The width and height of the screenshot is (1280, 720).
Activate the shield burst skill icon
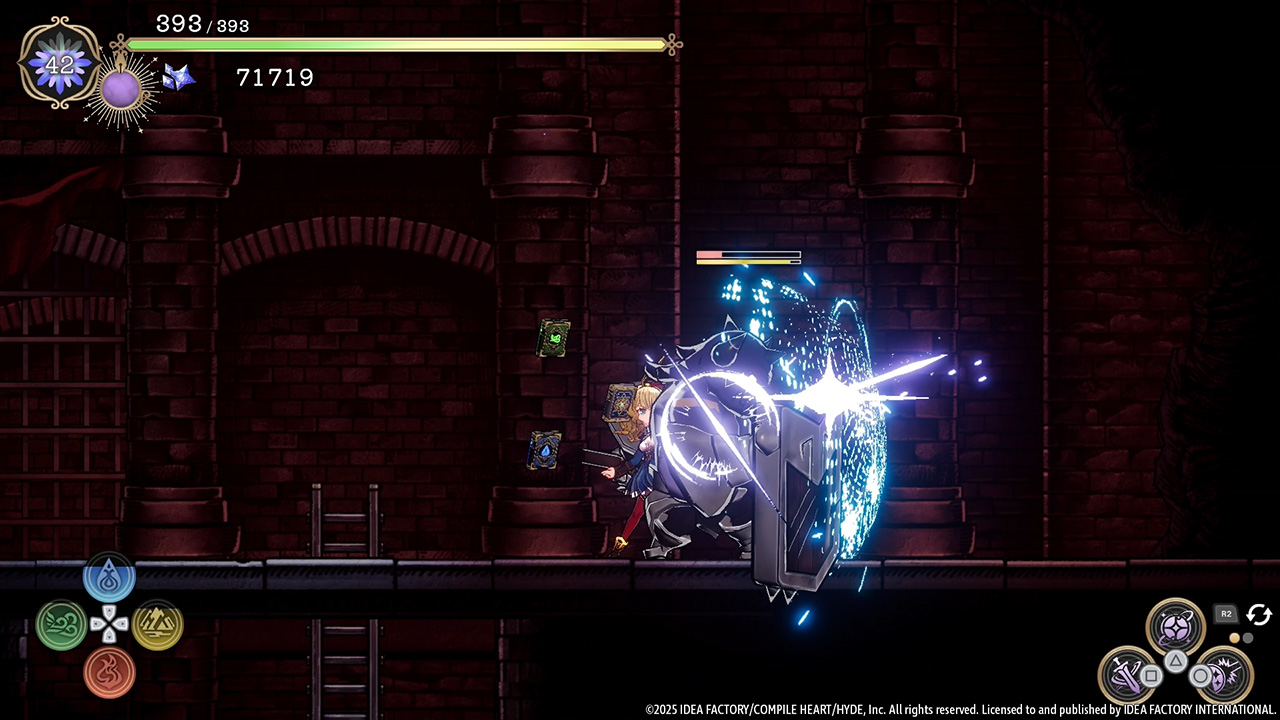click(1224, 675)
